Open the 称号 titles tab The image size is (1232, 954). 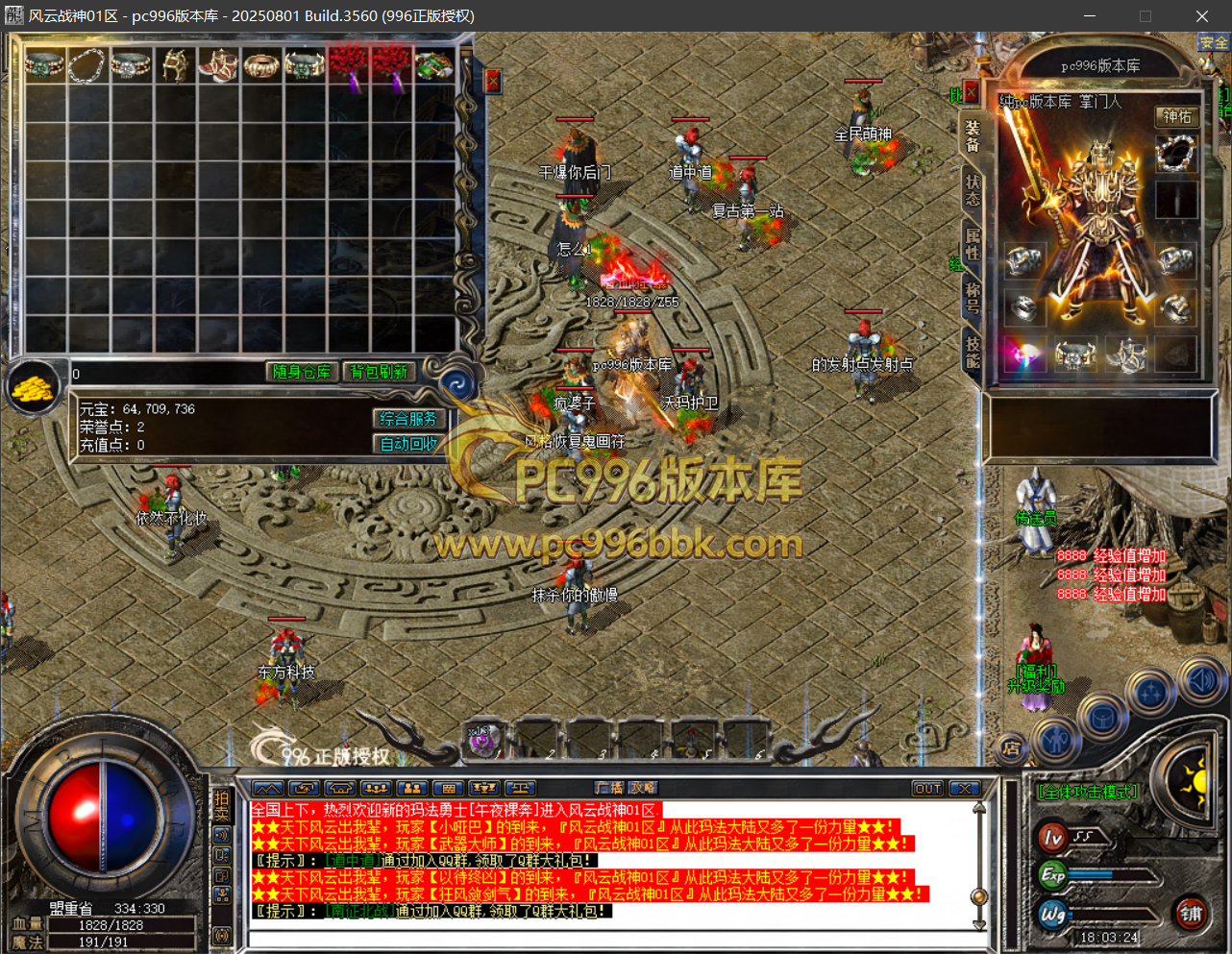(973, 296)
